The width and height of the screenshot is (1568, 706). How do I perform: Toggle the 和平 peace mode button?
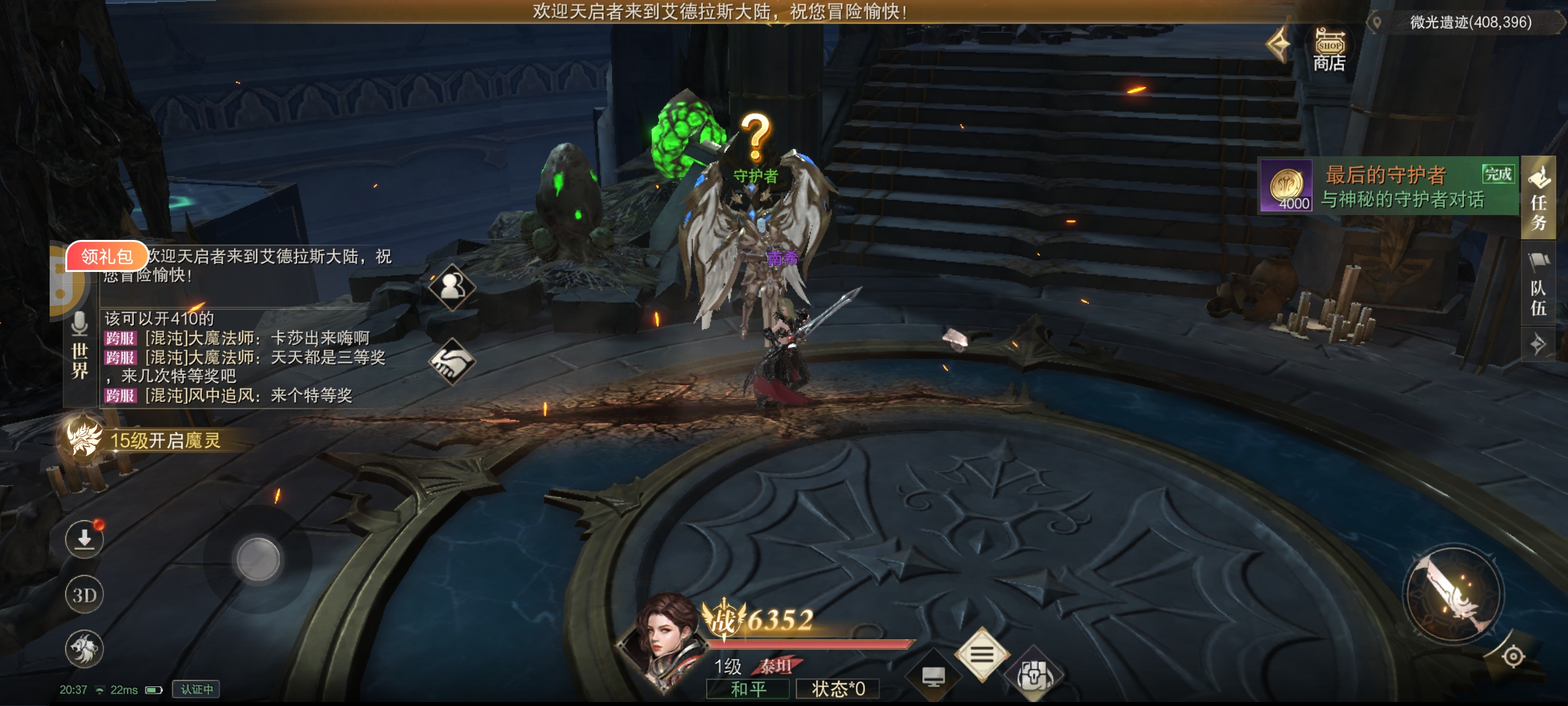click(748, 689)
